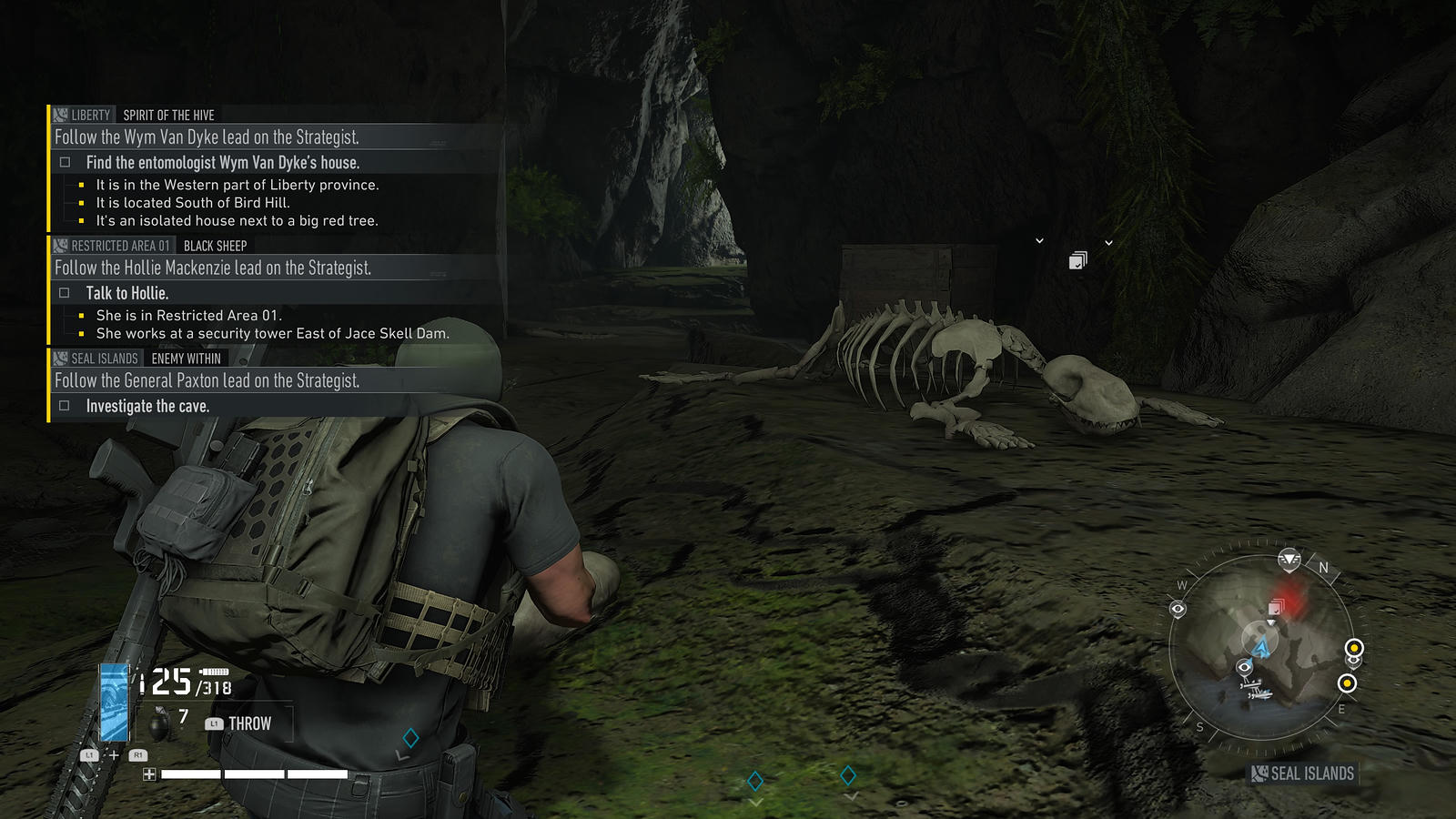Select the Hollie Mackenzie lead objective

coord(213,268)
